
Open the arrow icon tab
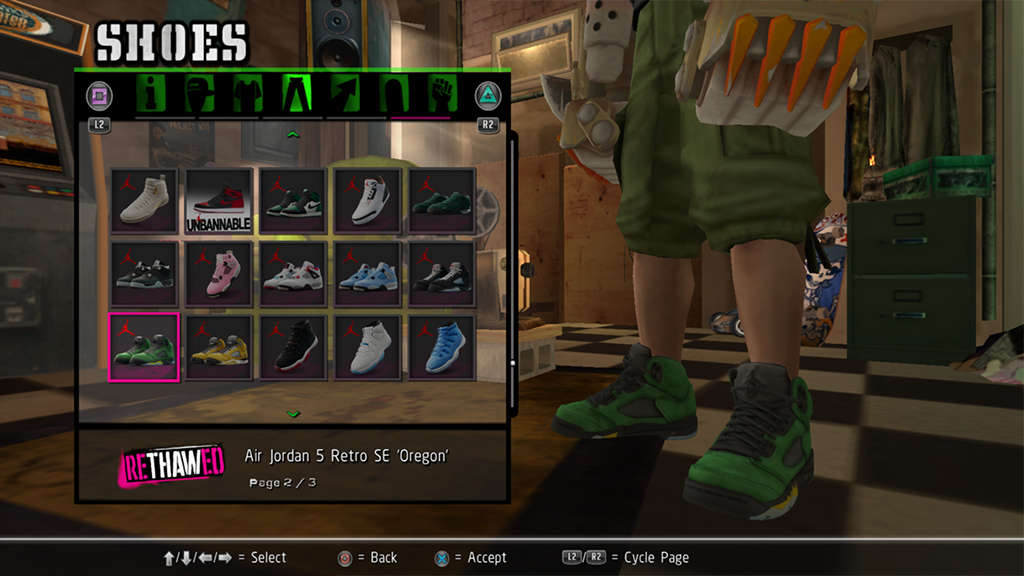[x=345, y=95]
